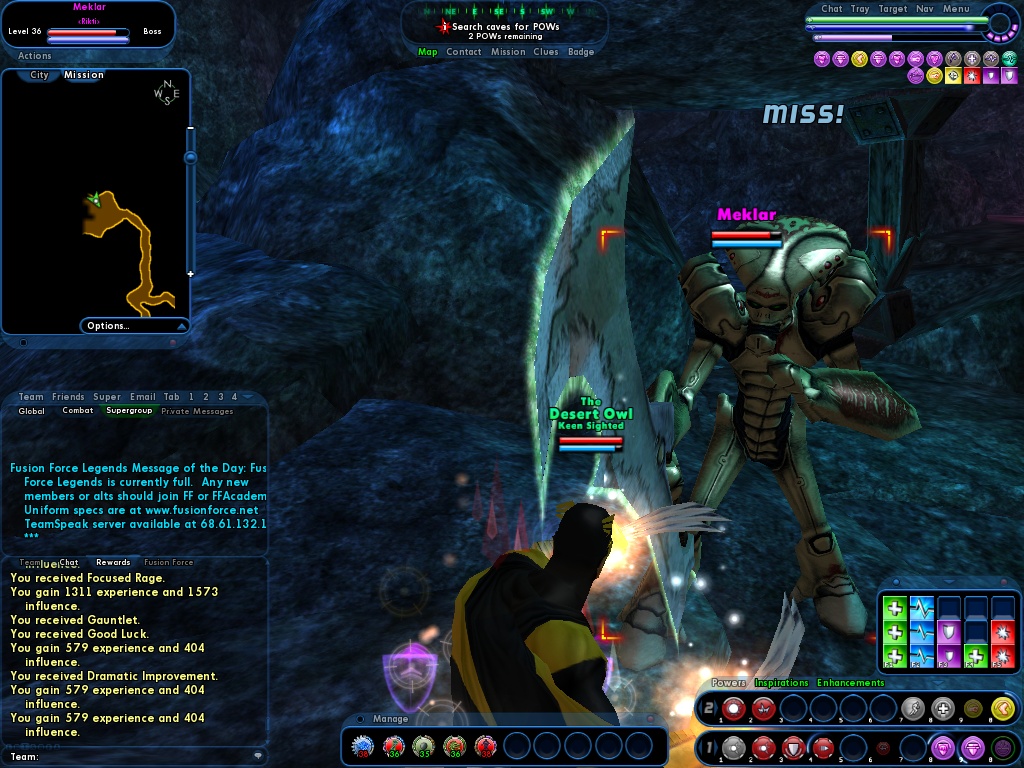Open the Menu button in top bar

956,9
